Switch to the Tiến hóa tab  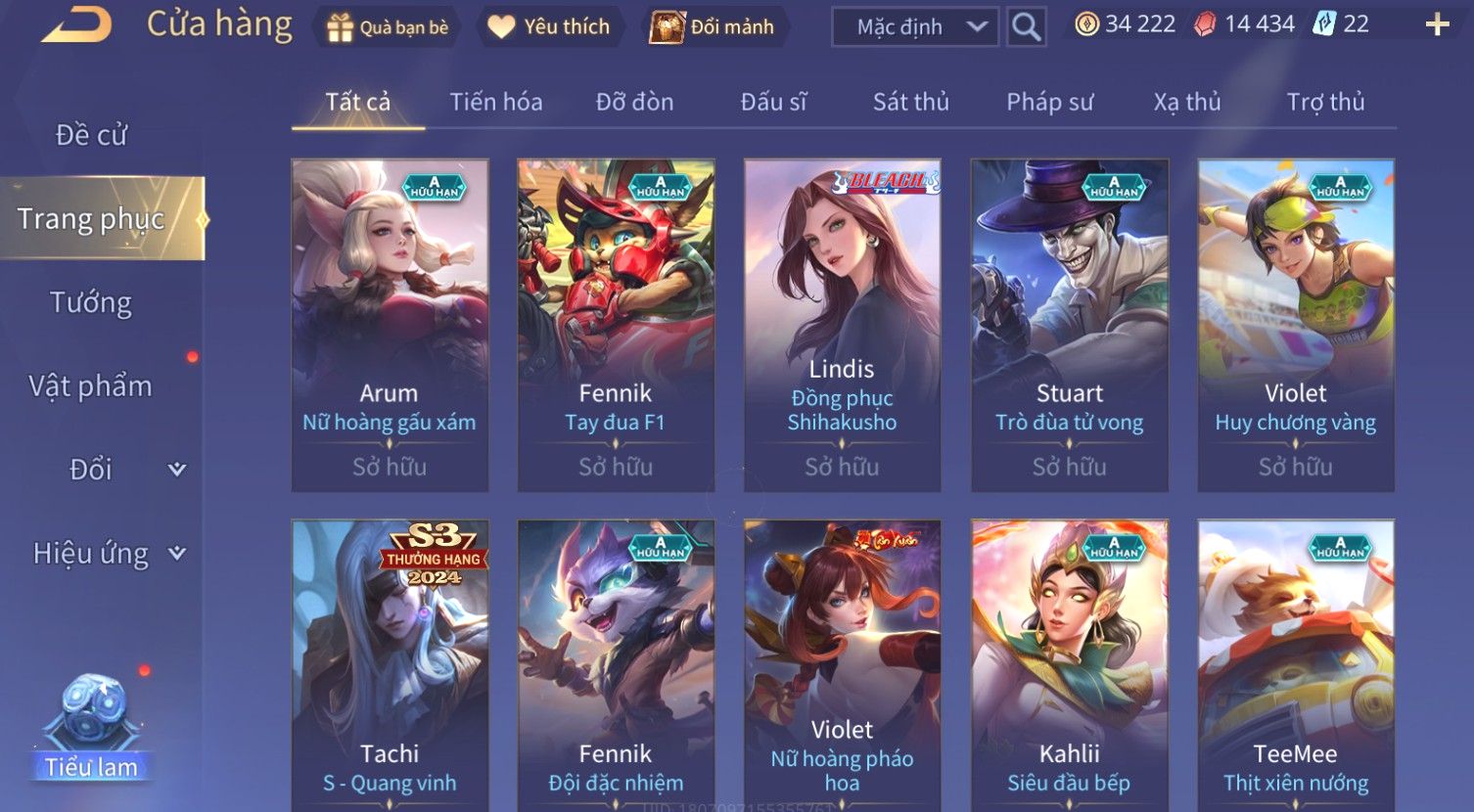tap(495, 102)
